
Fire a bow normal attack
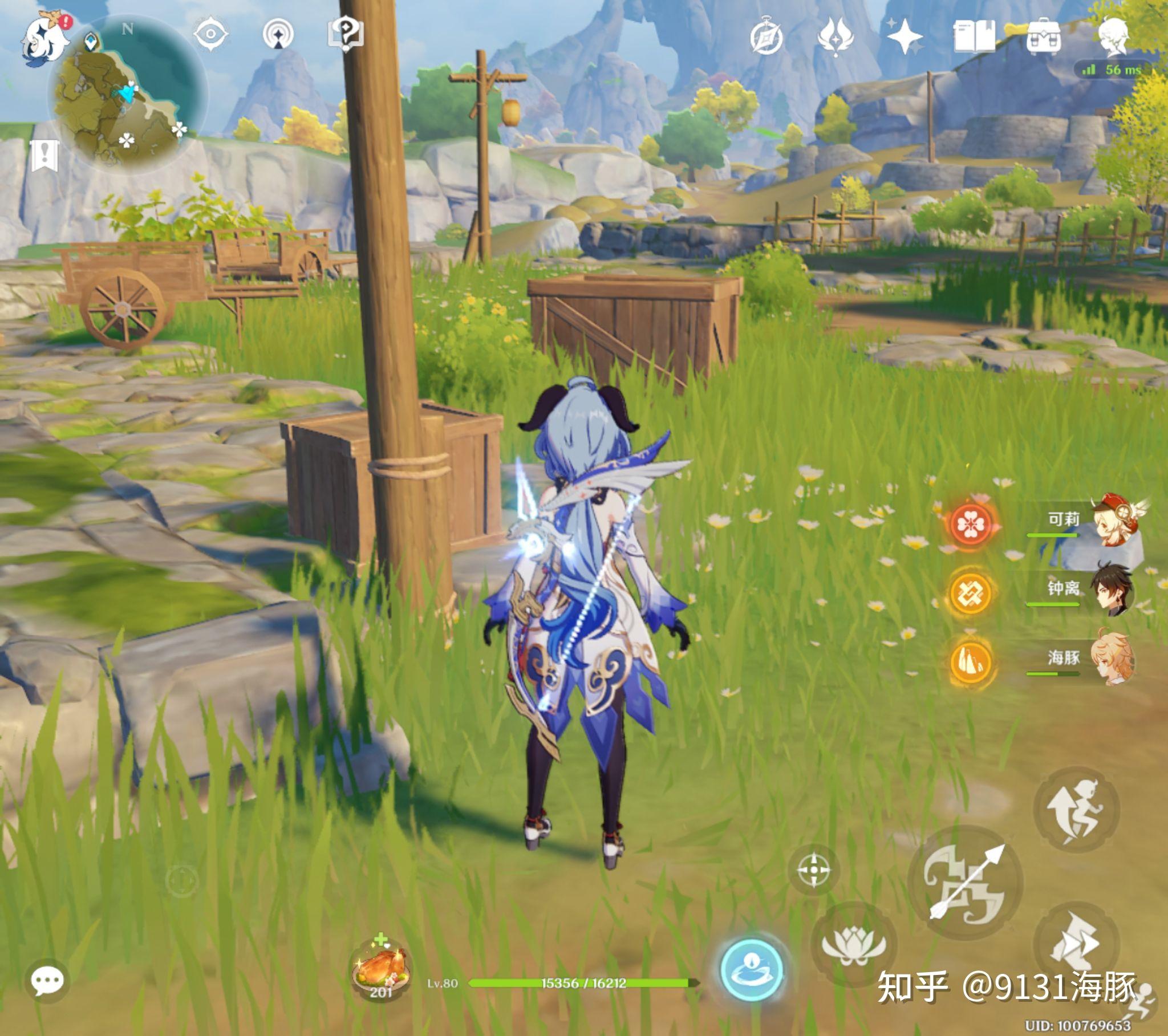(x=965, y=882)
